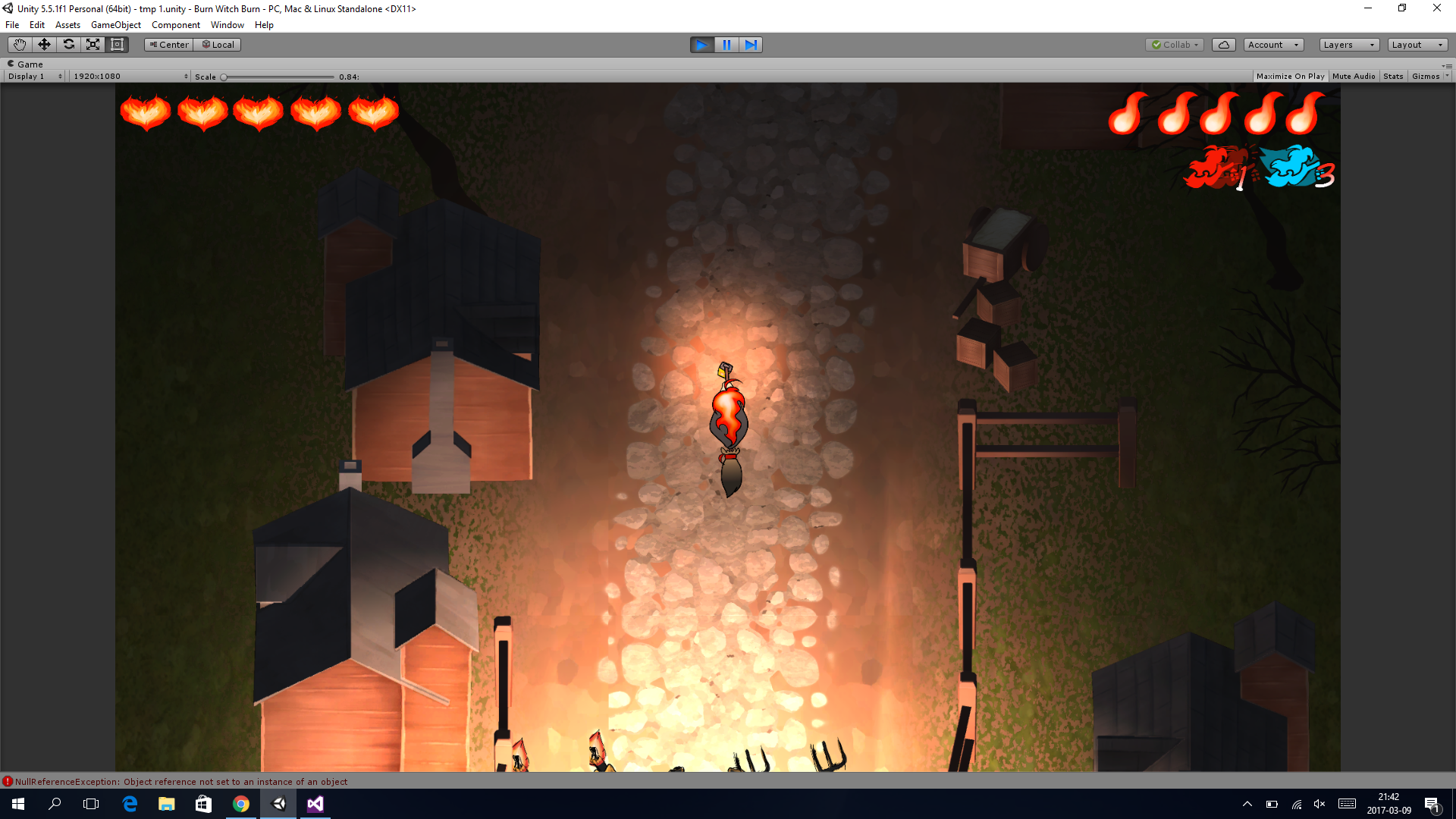The image size is (1456, 819).
Task: Pause play mode in the Unity toolbar
Action: (726, 45)
